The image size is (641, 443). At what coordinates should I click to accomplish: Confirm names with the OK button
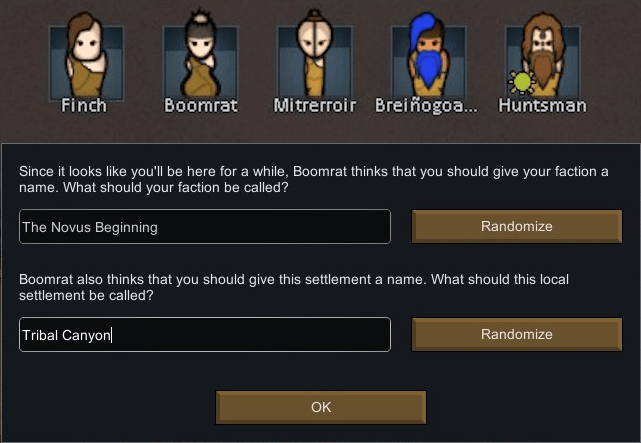point(321,407)
